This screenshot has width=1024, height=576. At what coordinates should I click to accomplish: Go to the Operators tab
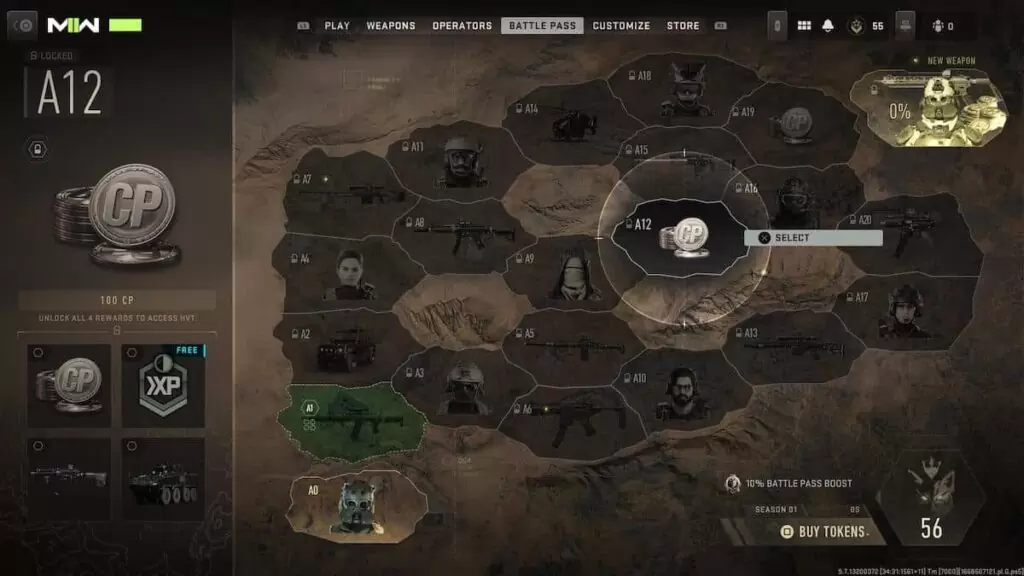[462, 26]
